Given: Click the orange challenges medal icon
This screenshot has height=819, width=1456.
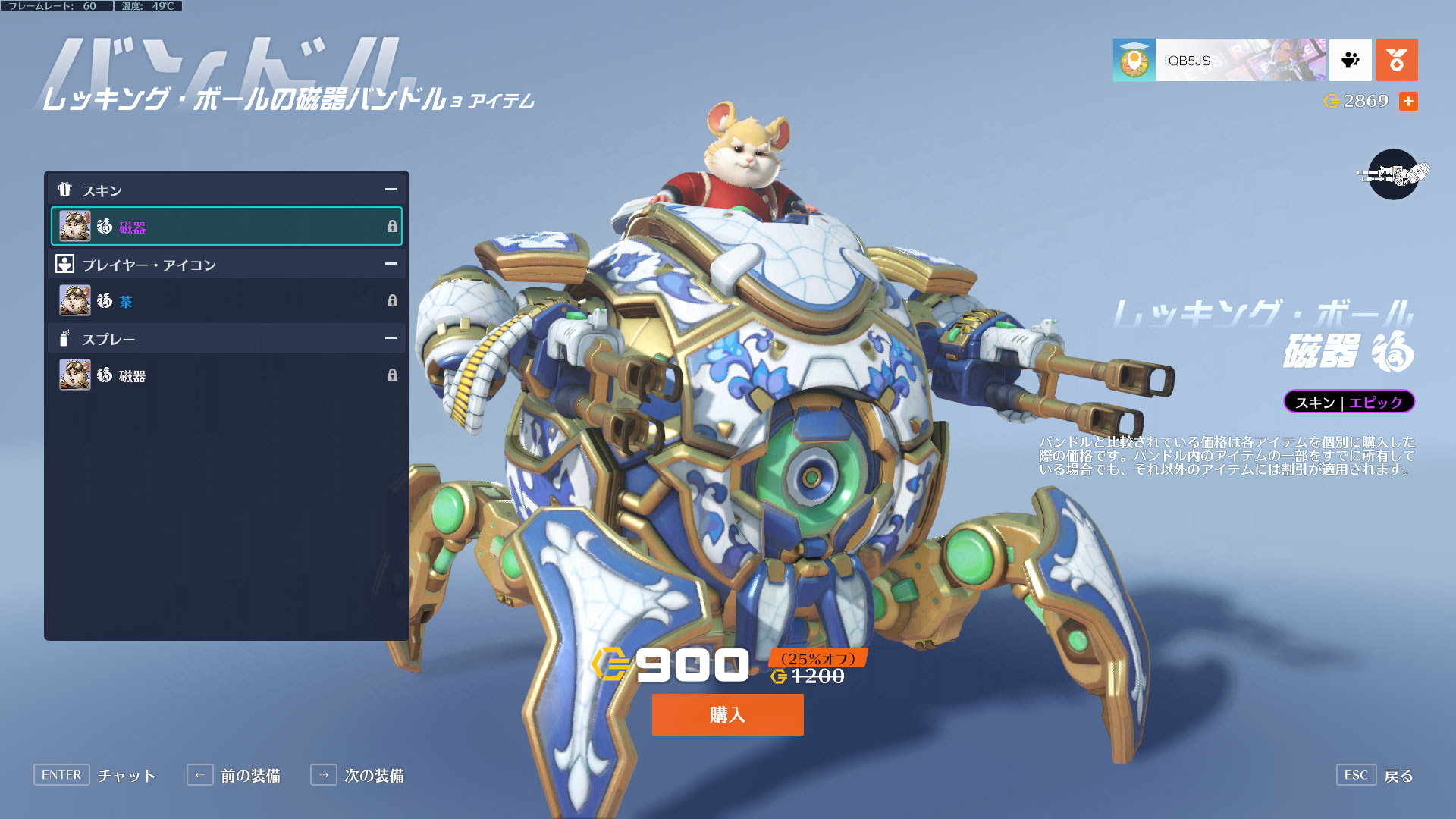Looking at the screenshot, I should coord(1396,60).
